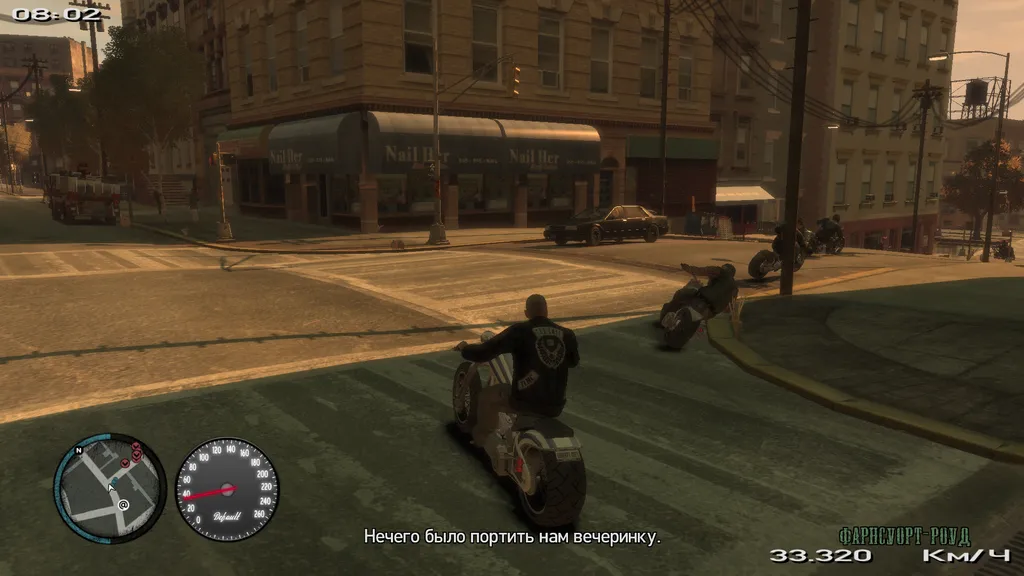Select the white player arrow on minimap
This screenshot has width=1024, height=576.
click(x=111, y=488)
